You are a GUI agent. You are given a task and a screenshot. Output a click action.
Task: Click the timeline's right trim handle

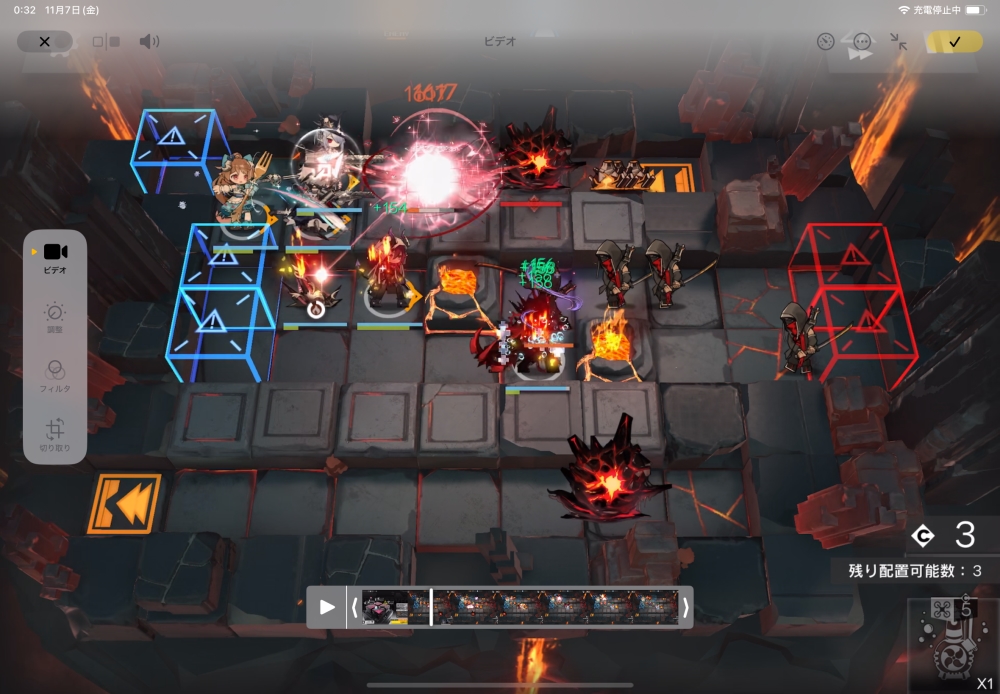(686, 607)
